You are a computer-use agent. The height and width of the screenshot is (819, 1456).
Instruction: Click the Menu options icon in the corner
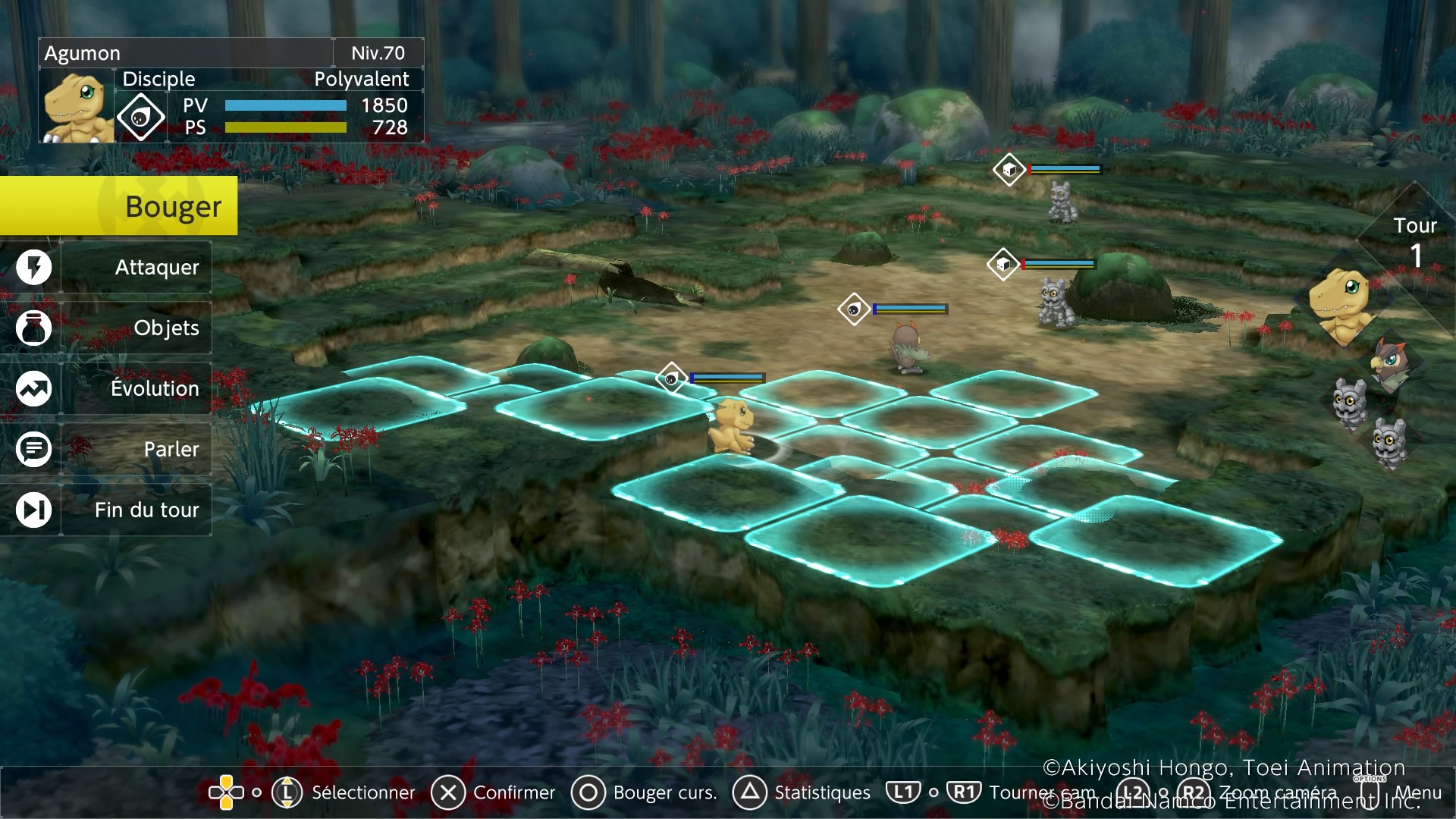click(1370, 793)
